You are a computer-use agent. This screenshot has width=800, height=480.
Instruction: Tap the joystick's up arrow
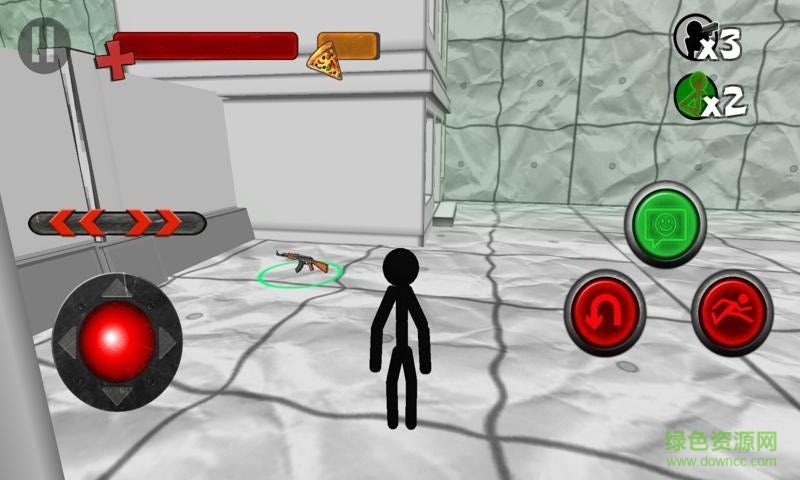point(117,287)
